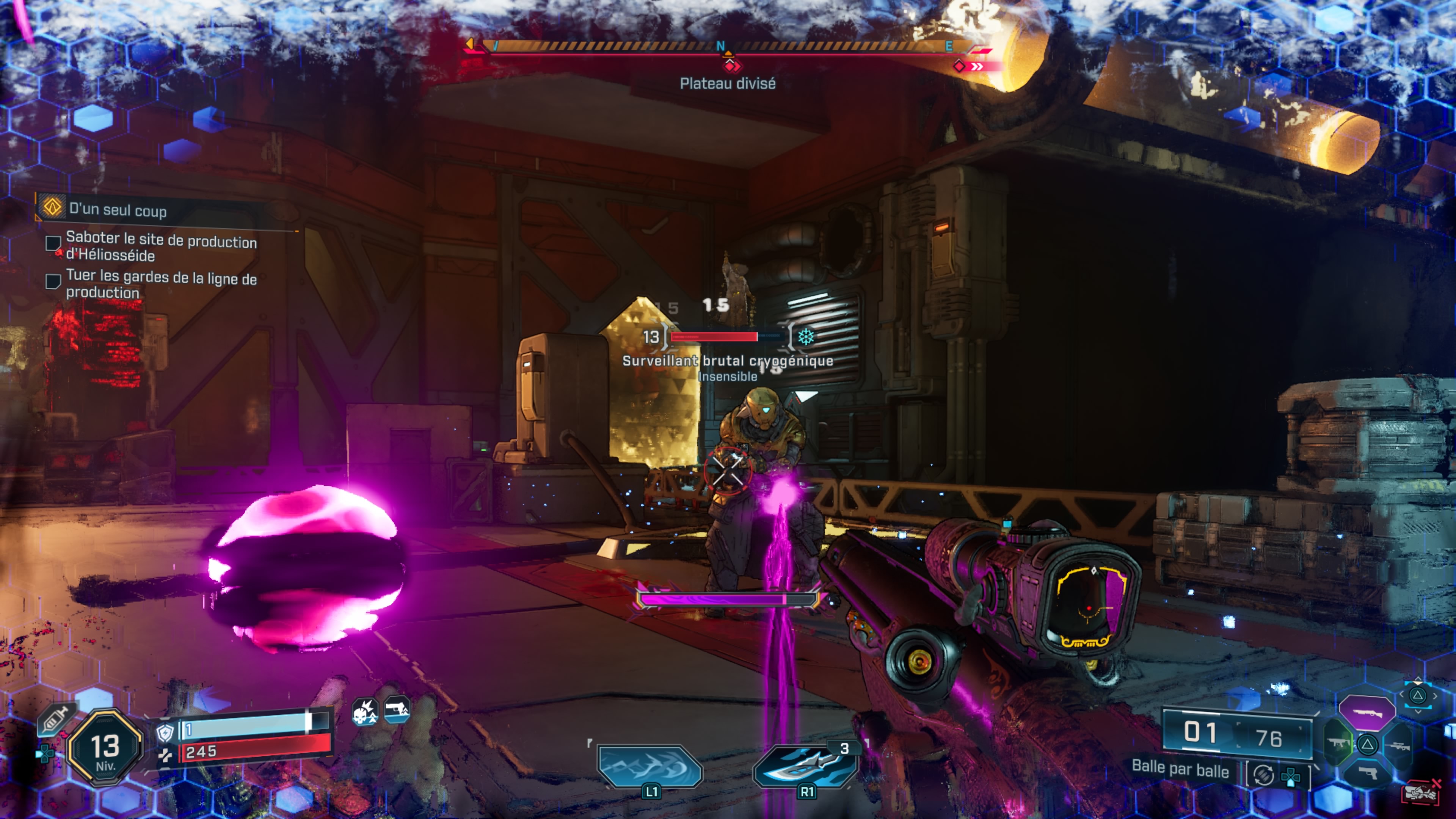Select the Tuer les gardes objective checkbox

click(x=53, y=281)
